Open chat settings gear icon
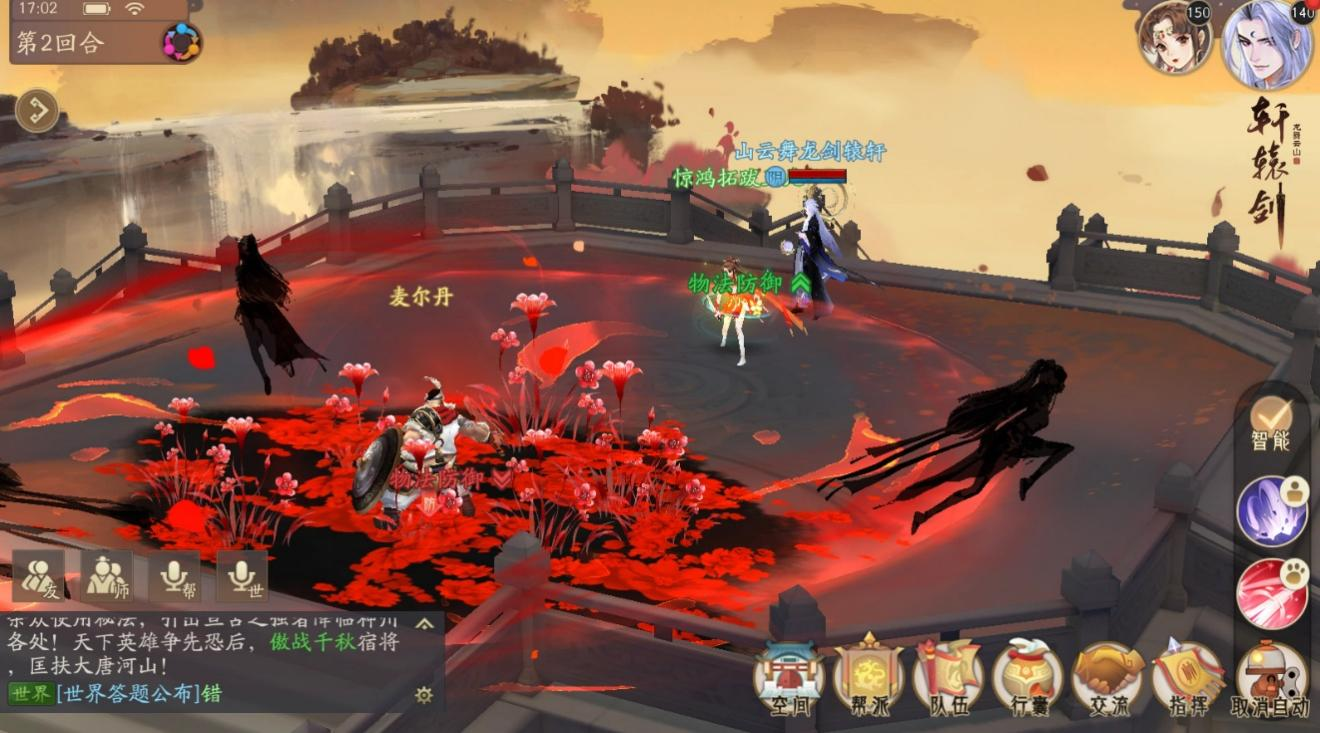The height and width of the screenshot is (733, 1320). [x=424, y=694]
